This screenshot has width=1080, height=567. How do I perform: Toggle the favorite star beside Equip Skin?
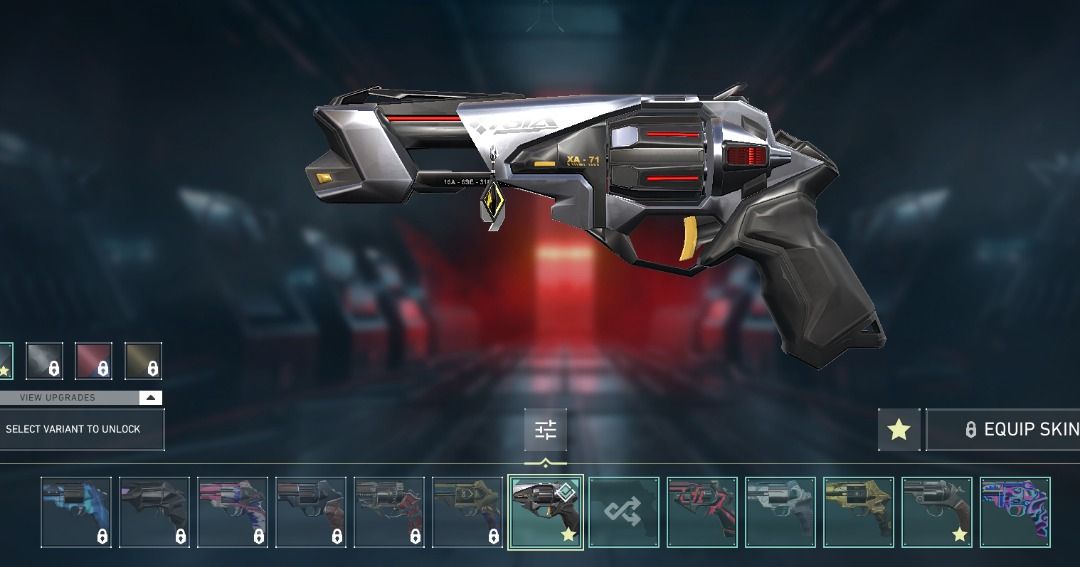pyautogui.click(x=899, y=429)
